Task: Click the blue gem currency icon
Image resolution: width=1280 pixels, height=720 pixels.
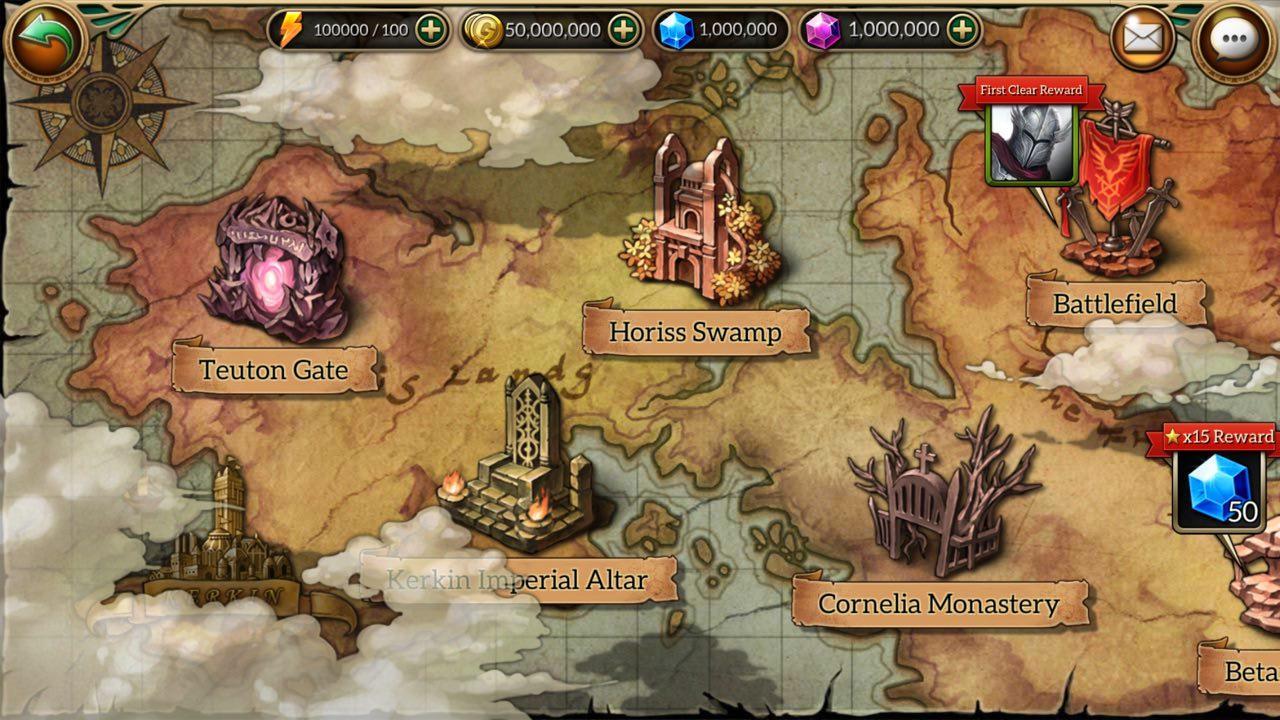Action: pyautogui.click(x=673, y=29)
